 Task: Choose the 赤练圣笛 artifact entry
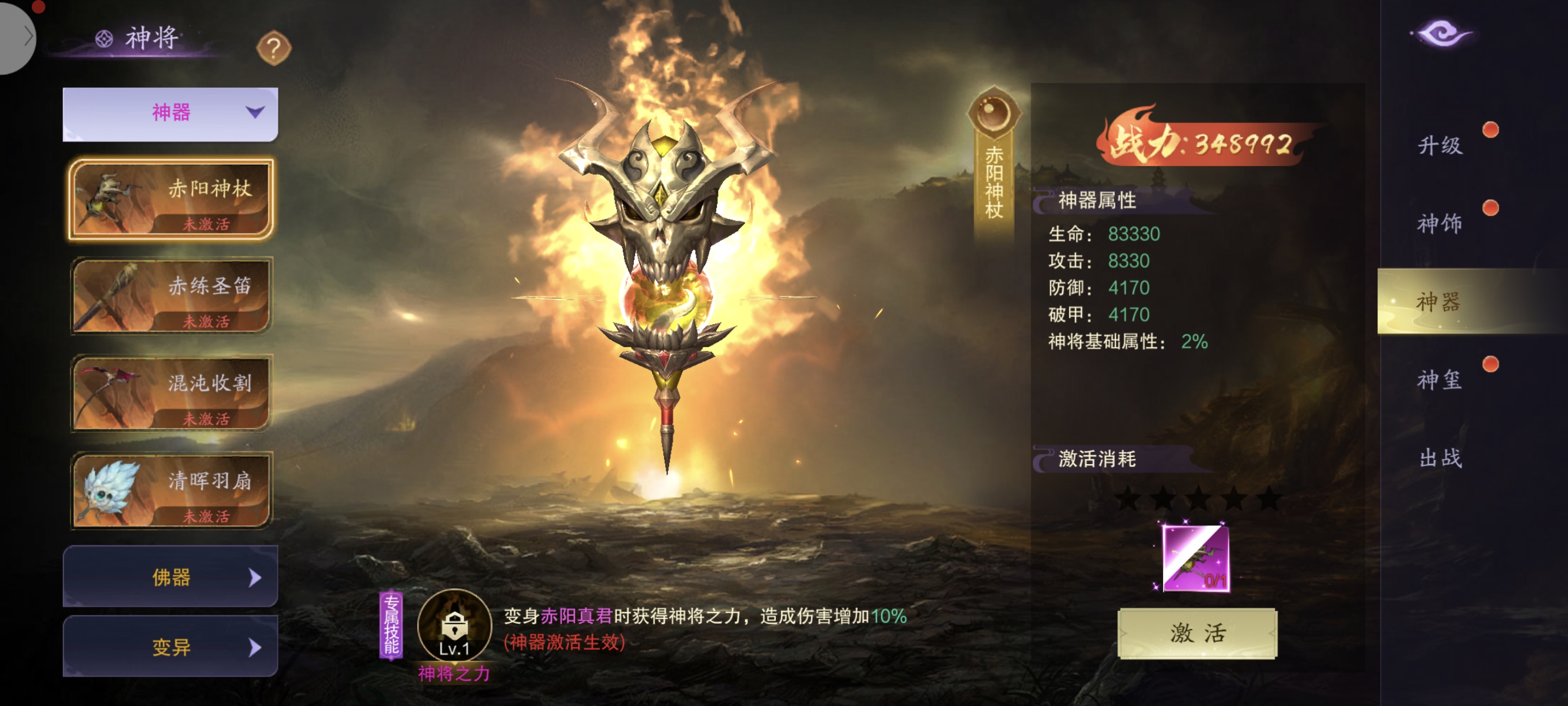(x=171, y=296)
